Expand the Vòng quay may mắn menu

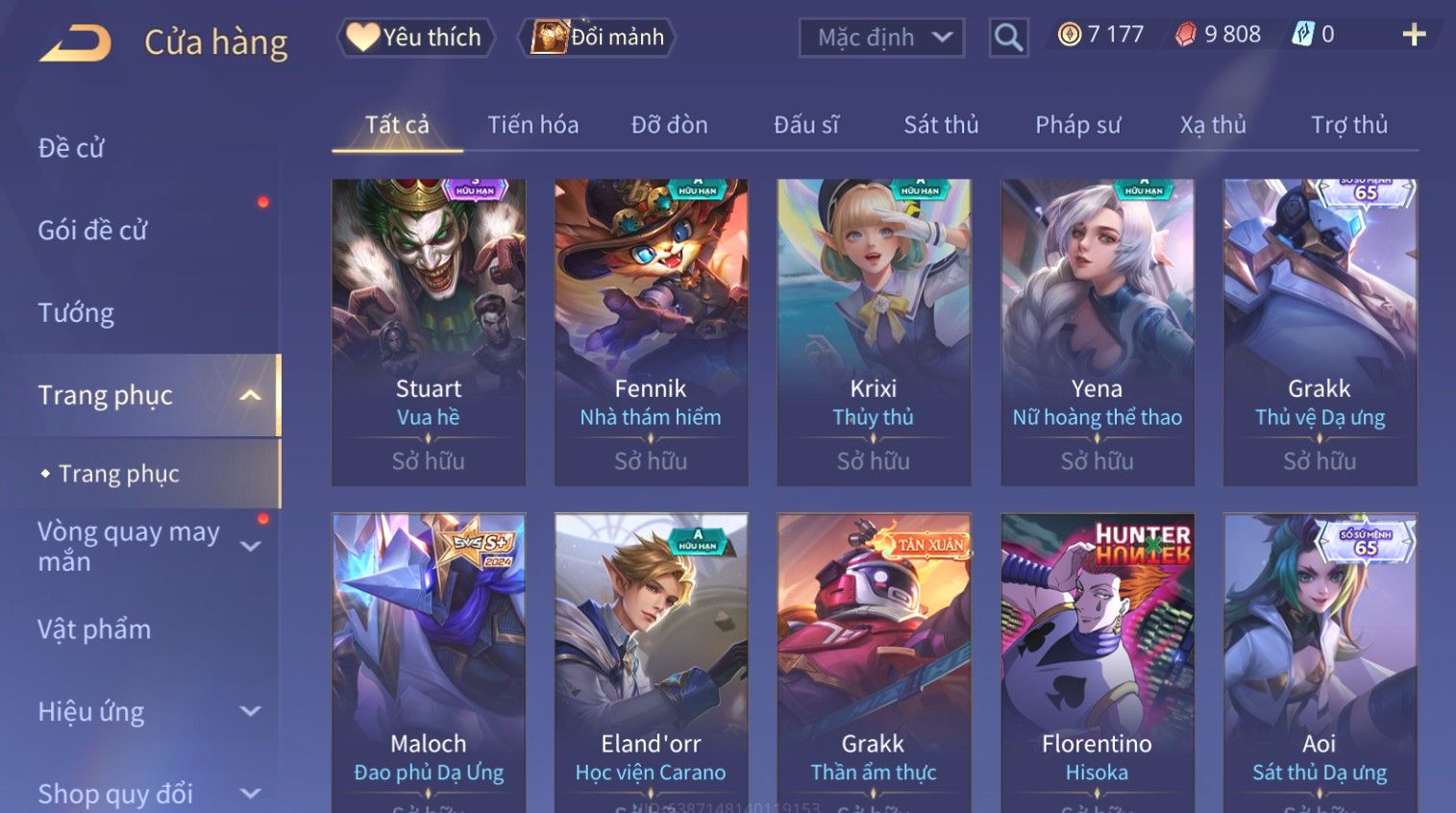(144, 546)
